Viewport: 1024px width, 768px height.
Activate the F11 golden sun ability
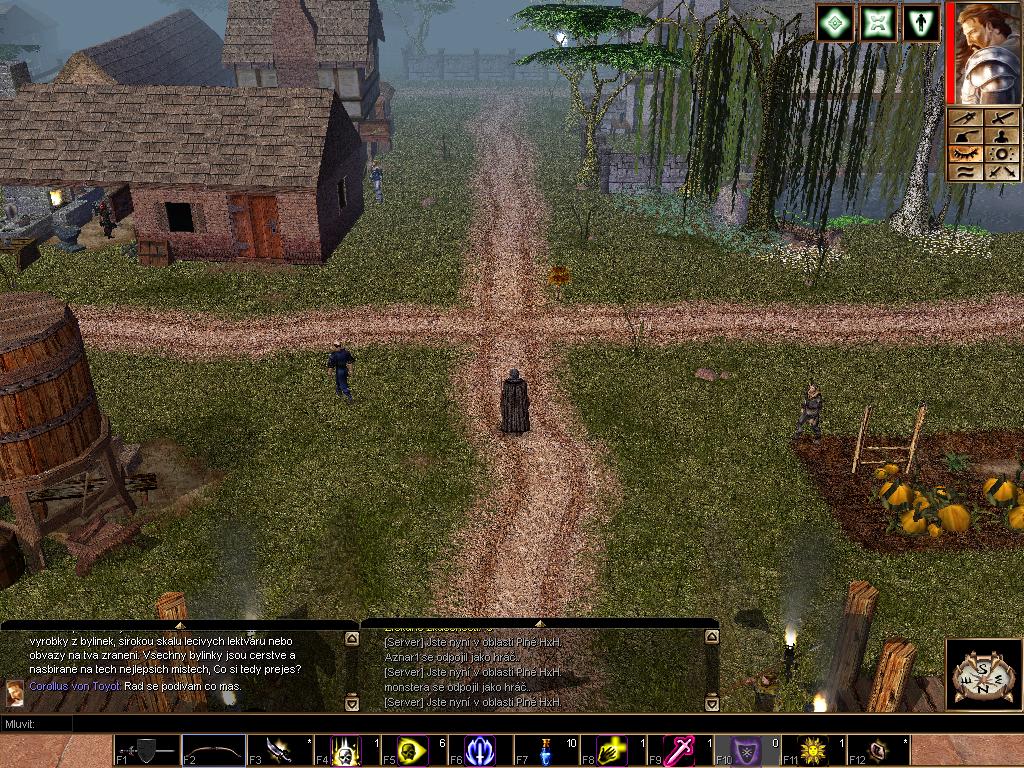(811, 750)
